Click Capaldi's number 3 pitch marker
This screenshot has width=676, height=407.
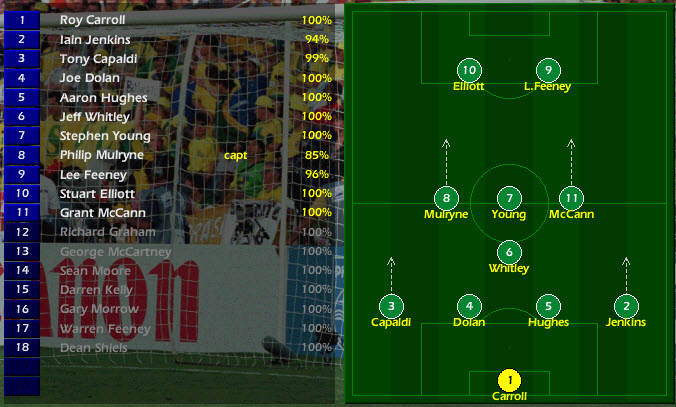391,306
